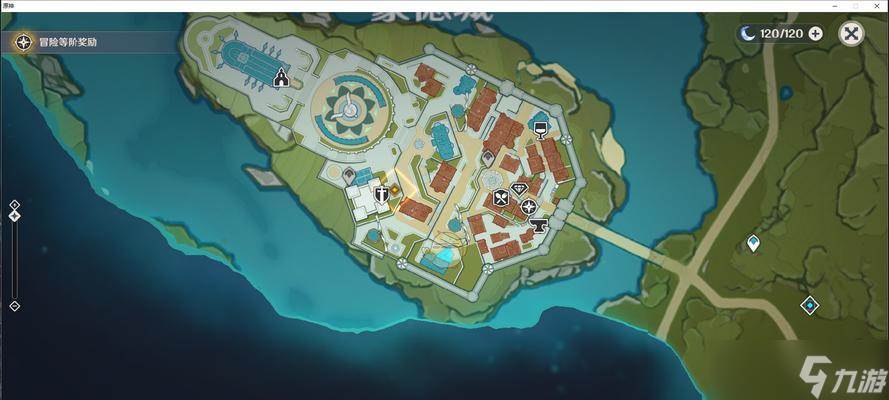Select the shield-and-sword Knights headquarters marker

(381, 193)
